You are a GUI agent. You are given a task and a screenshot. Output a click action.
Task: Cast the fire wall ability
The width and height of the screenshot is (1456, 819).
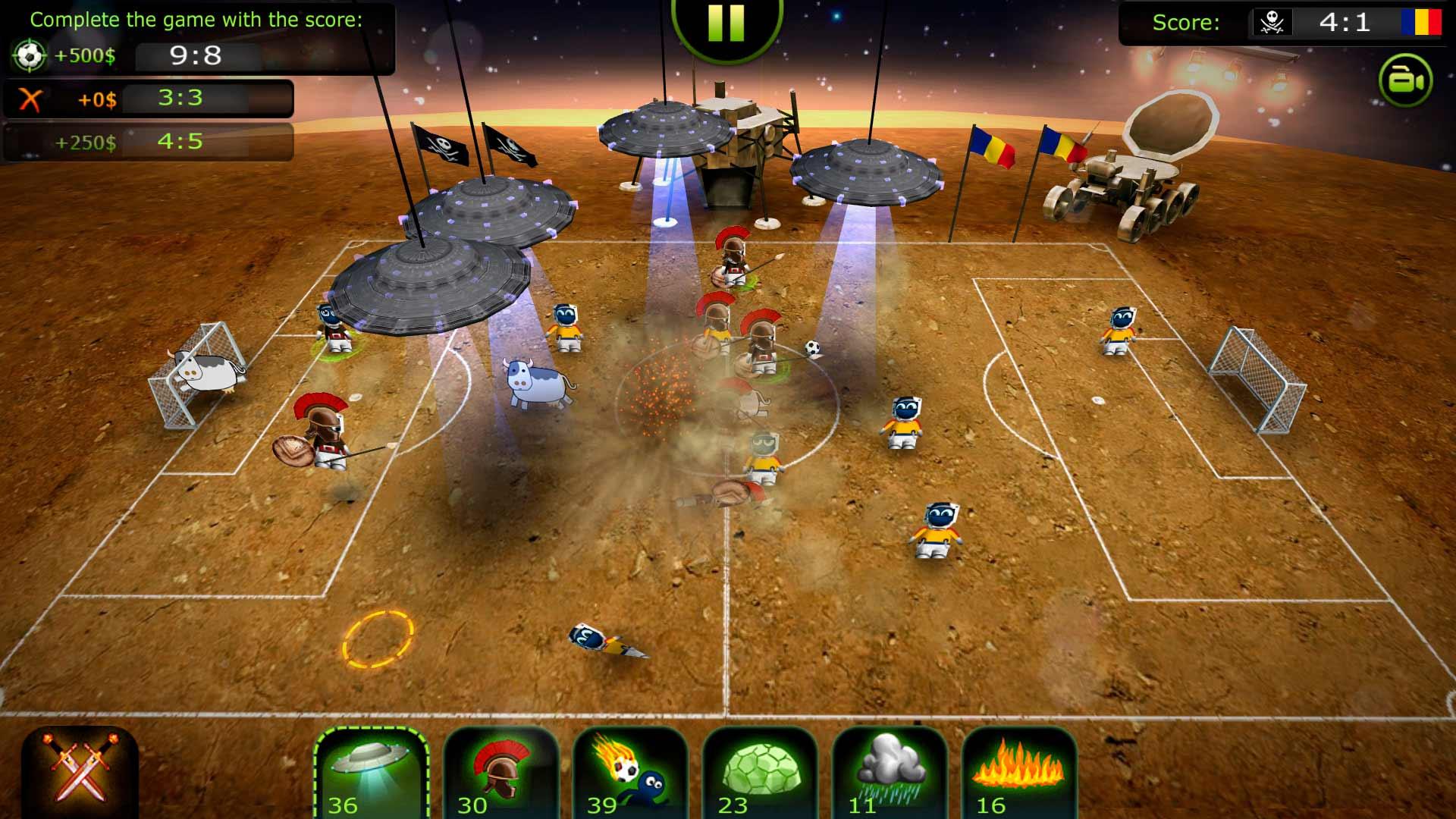[x=1019, y=773]
